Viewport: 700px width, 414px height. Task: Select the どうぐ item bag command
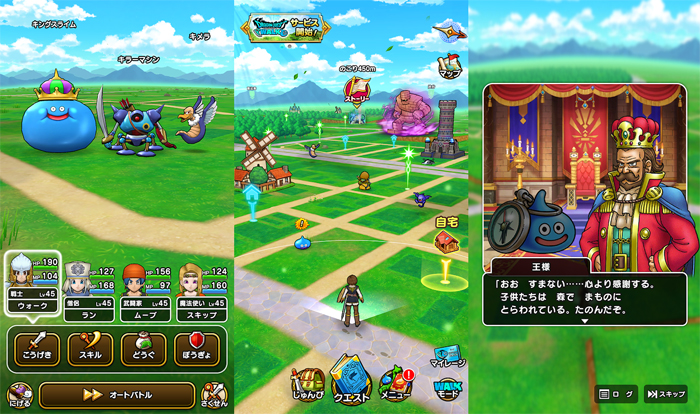(x=143, y=347)
